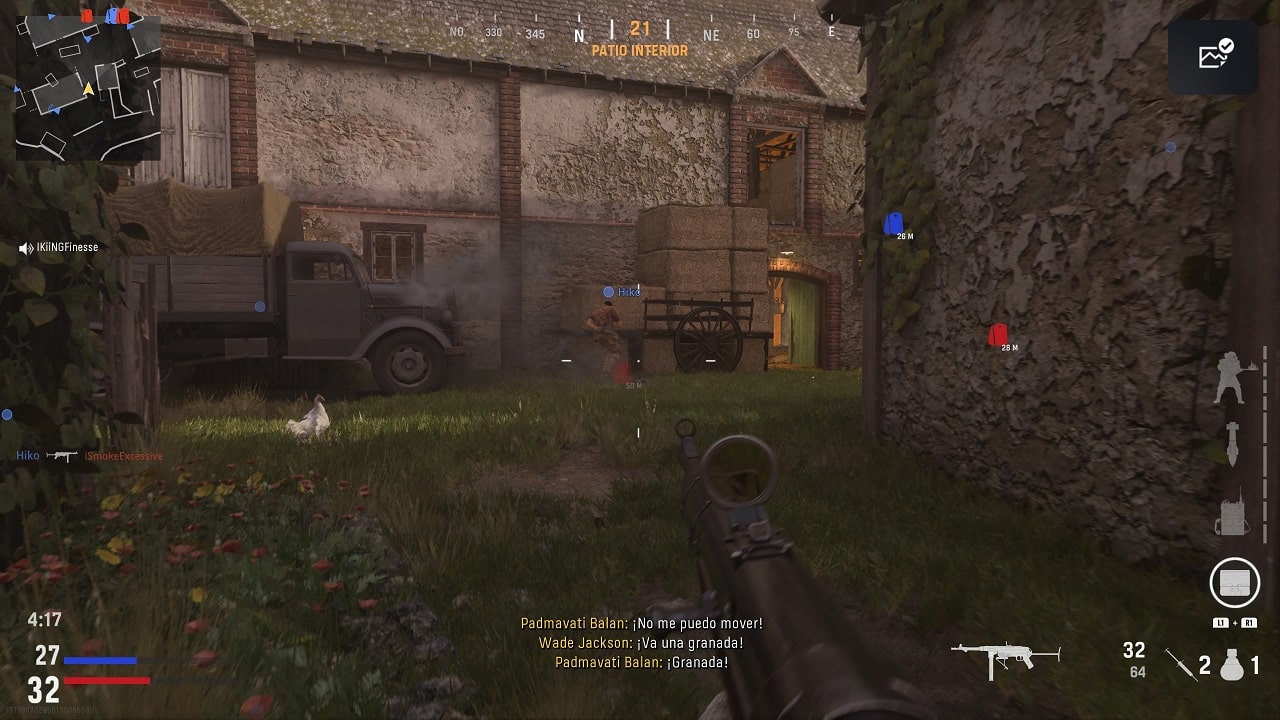1280x720 pixels.
Task: Select the flamethrower soldier killstreak icon
Action: click(1230, 378)
